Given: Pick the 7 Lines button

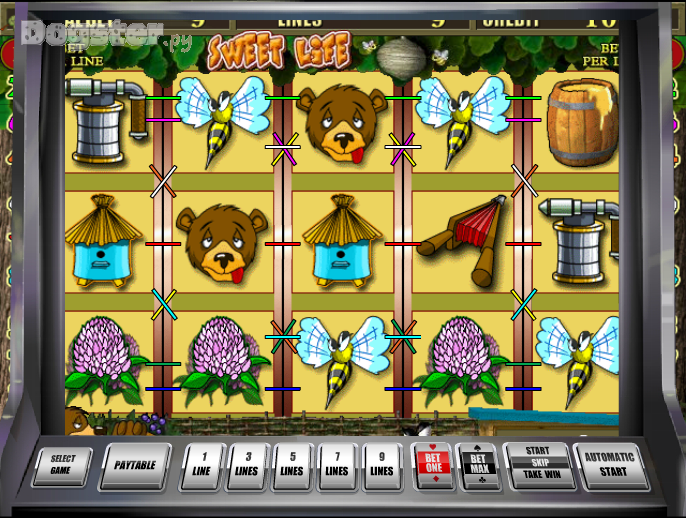Looking at the screenshot, I should click(337, 465).
